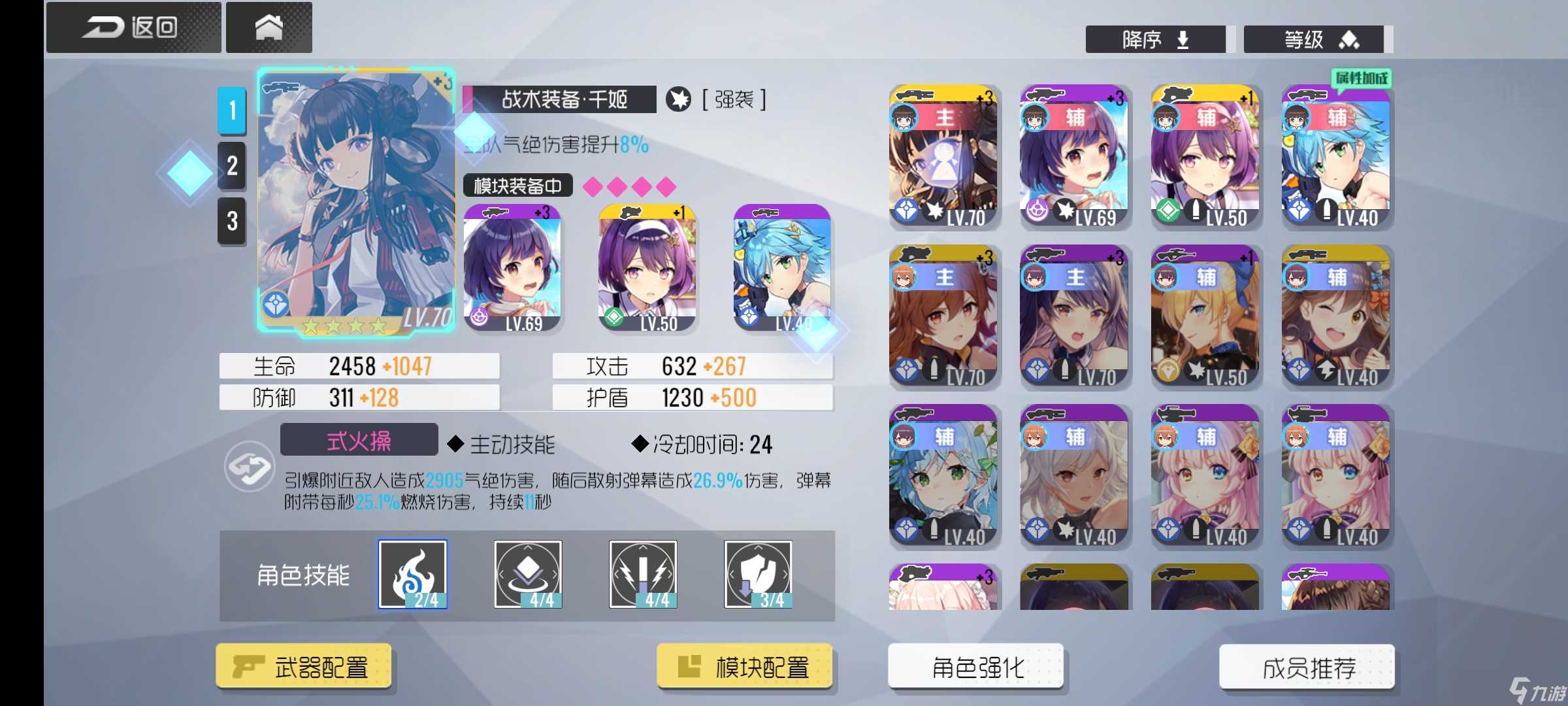The height and width of the screenshot is (706, 1568).
Task: Select the lightning character skill icon
Action: tap(642, 574)
